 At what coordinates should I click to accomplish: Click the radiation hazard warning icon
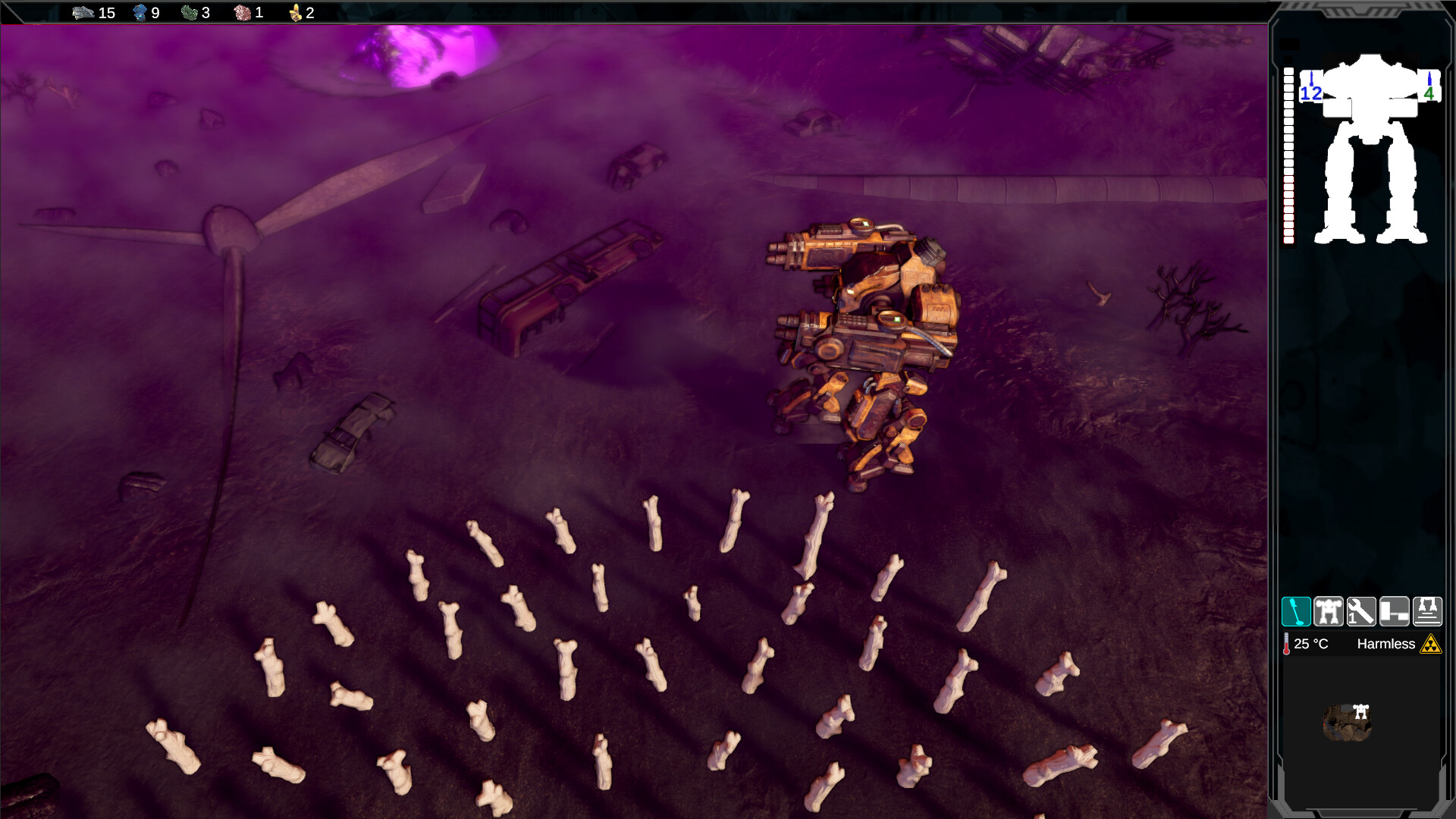1429,643
